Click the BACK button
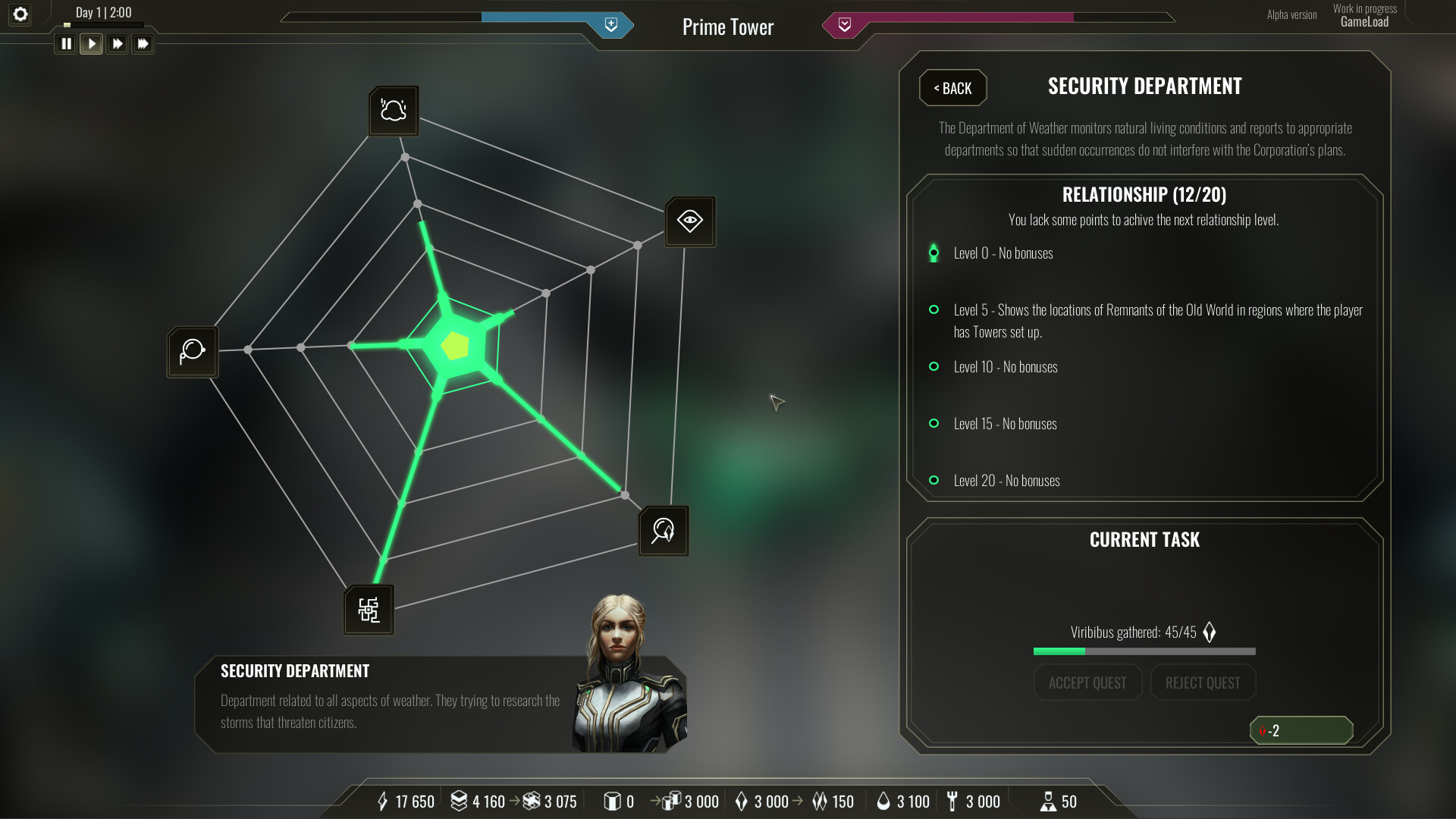Viewport: 1456px width, 819px height. [x=952, y=88]
